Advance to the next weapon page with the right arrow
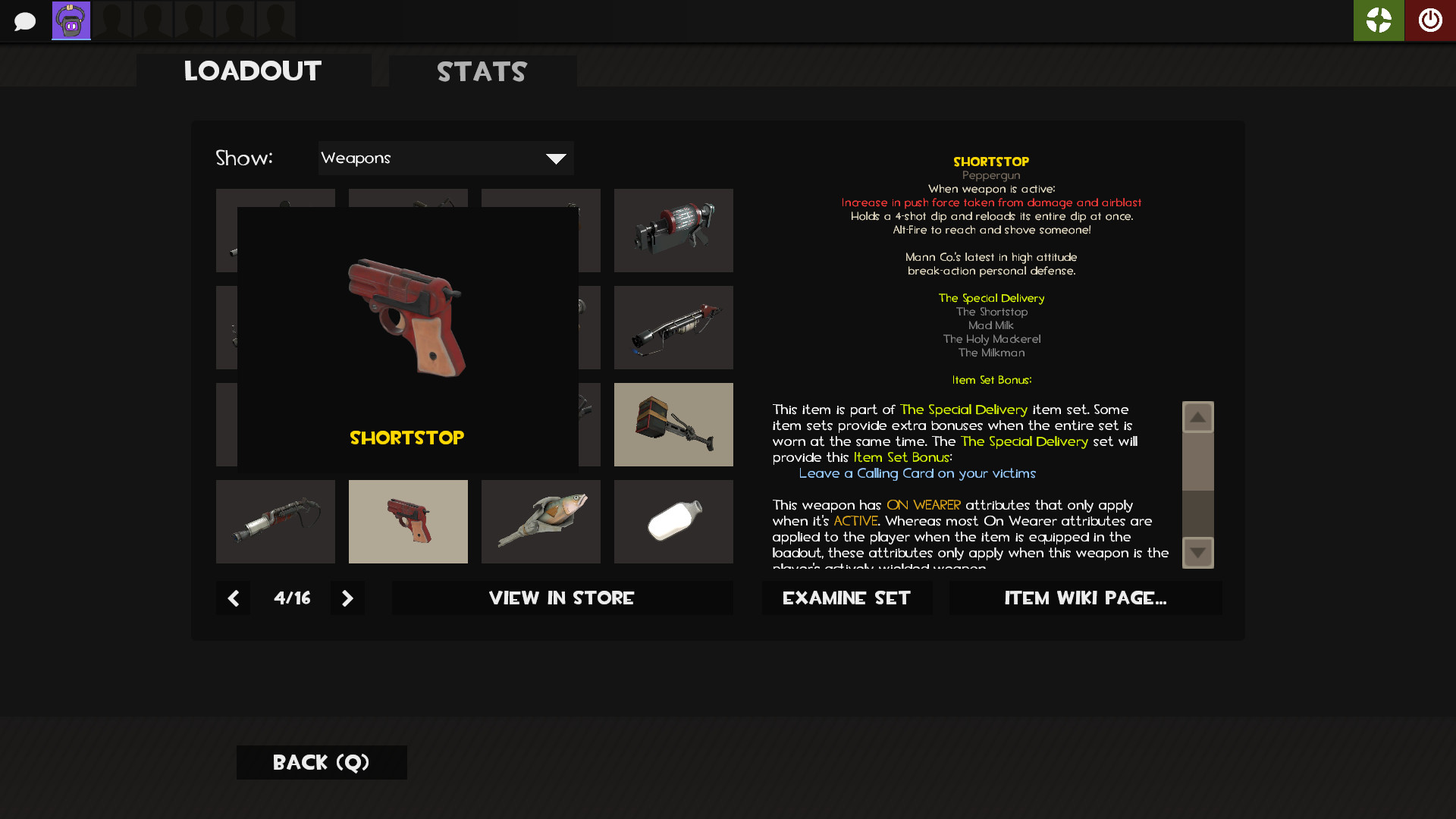Image resolution: width=1456 pixels, height=819 pixels. pyautogui.click(x=347, y=598)
